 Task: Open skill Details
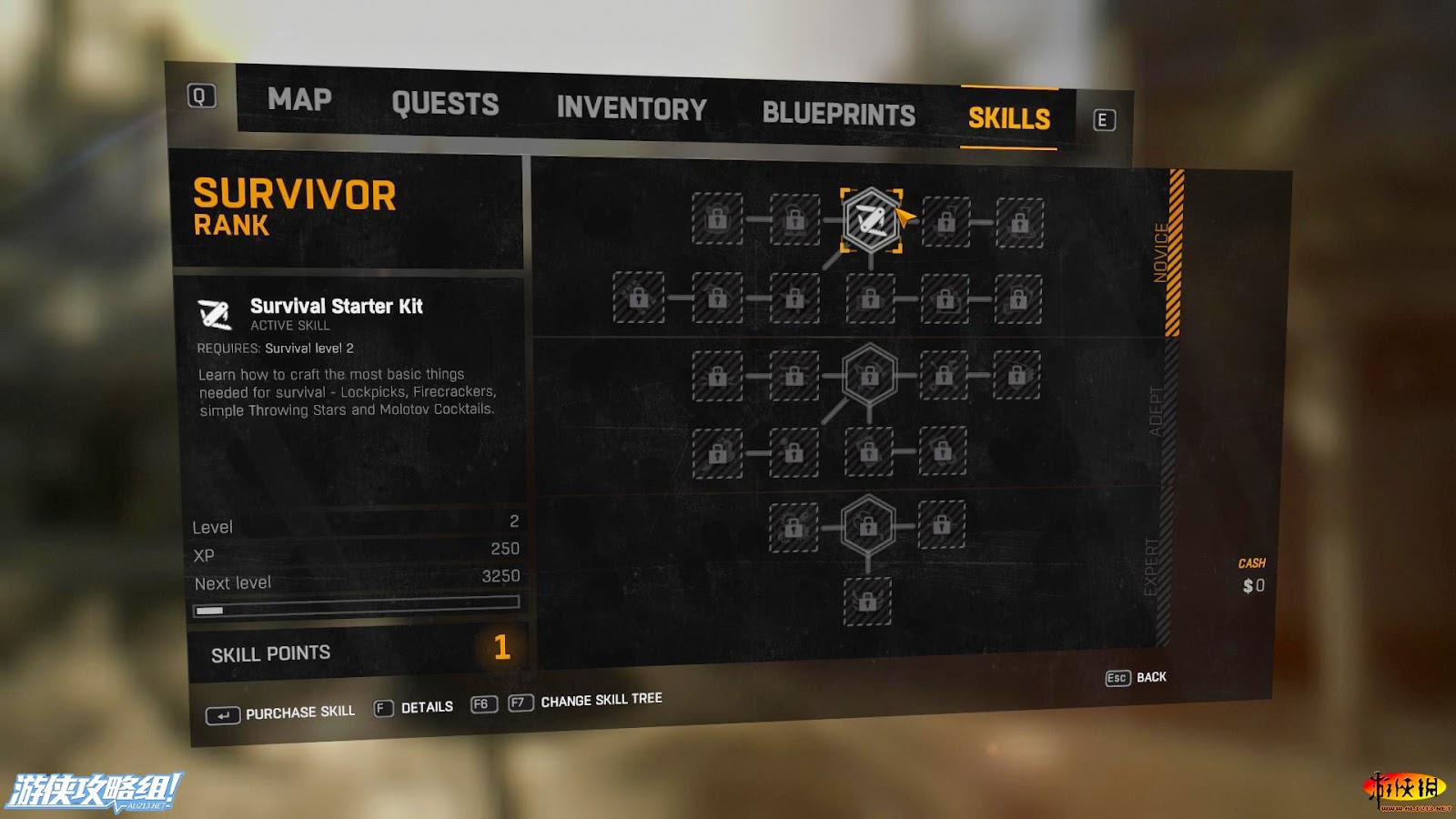tap(414, 708)
